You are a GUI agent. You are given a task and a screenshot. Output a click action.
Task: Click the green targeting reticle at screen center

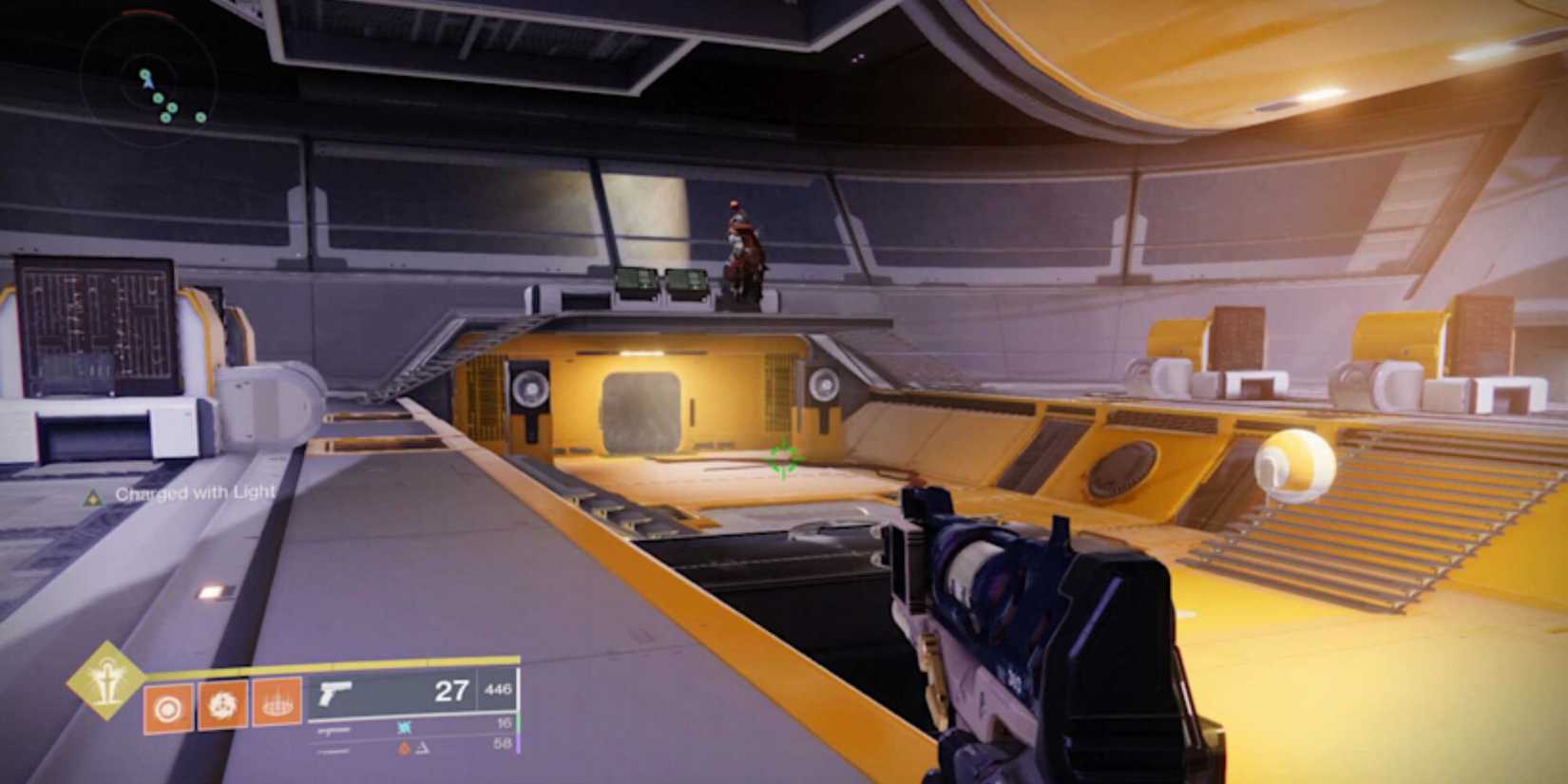(782, 458)
